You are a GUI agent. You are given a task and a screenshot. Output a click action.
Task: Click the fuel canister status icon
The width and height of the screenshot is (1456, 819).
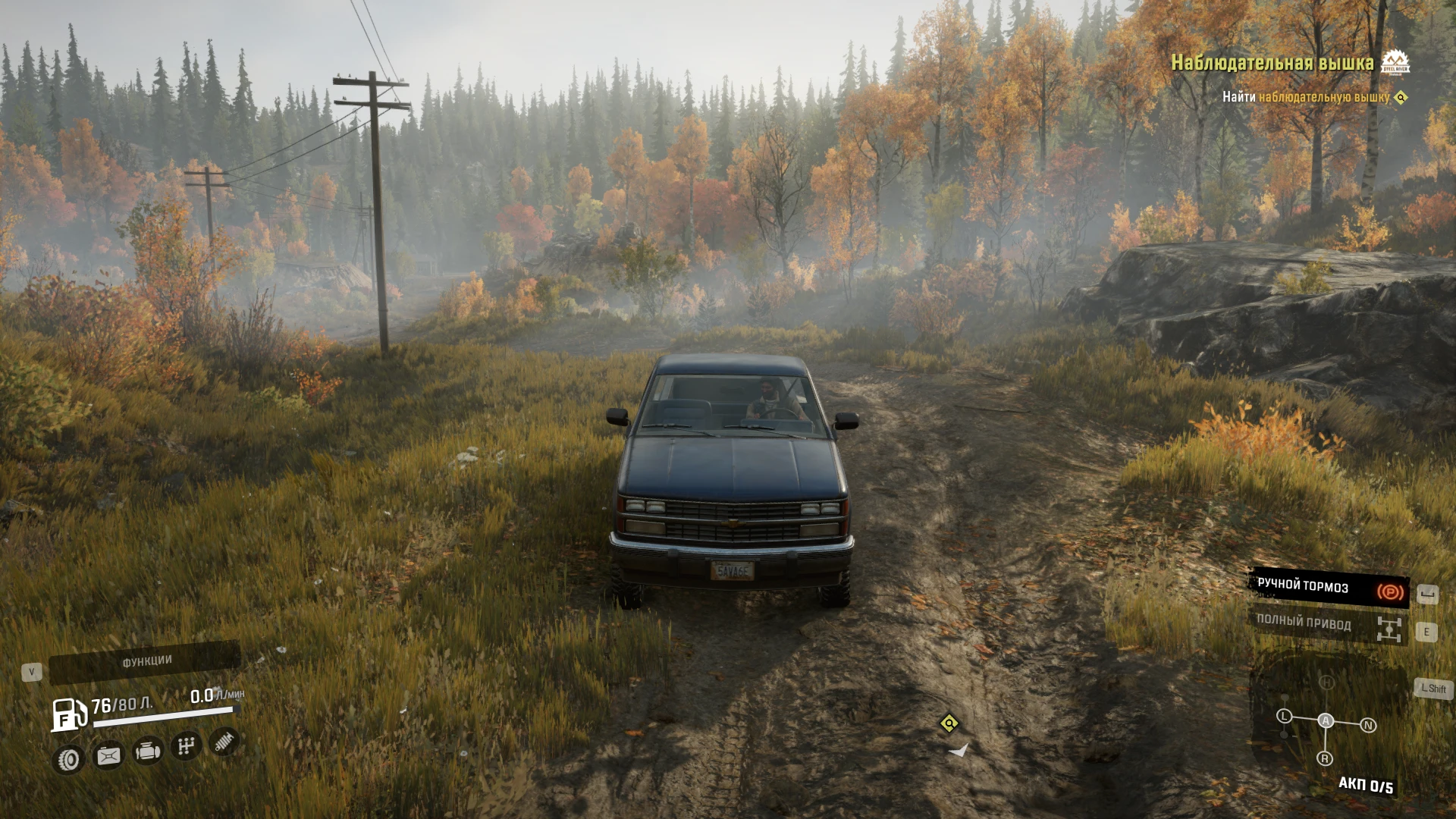coord(108,755)
